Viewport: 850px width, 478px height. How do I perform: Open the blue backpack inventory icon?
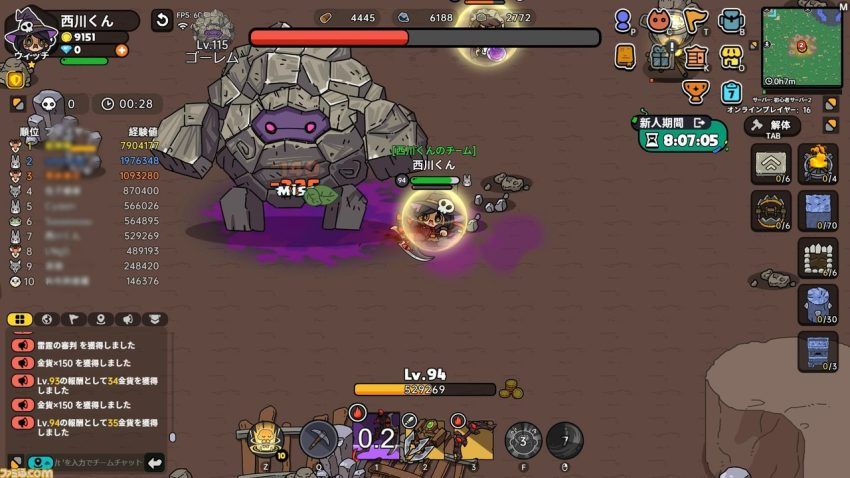click(732, 20)
